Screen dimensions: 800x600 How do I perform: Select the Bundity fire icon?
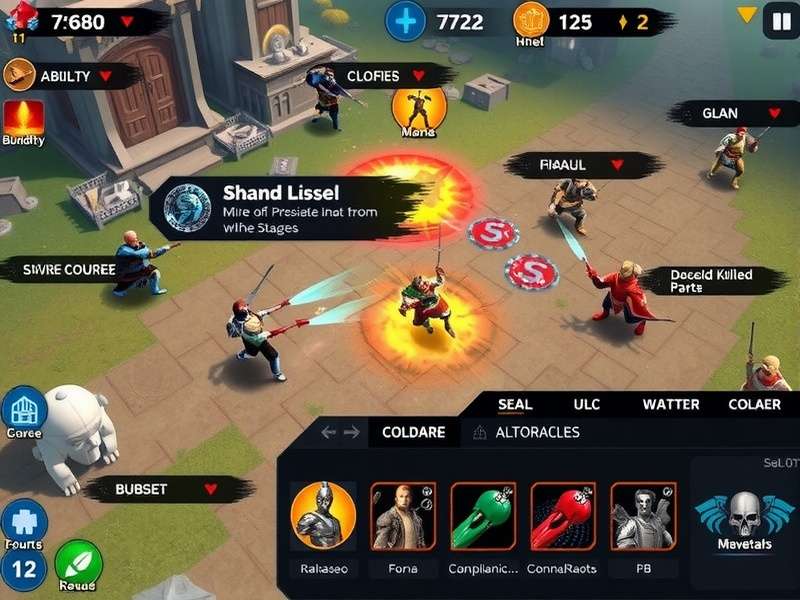(x=23, y=120)
